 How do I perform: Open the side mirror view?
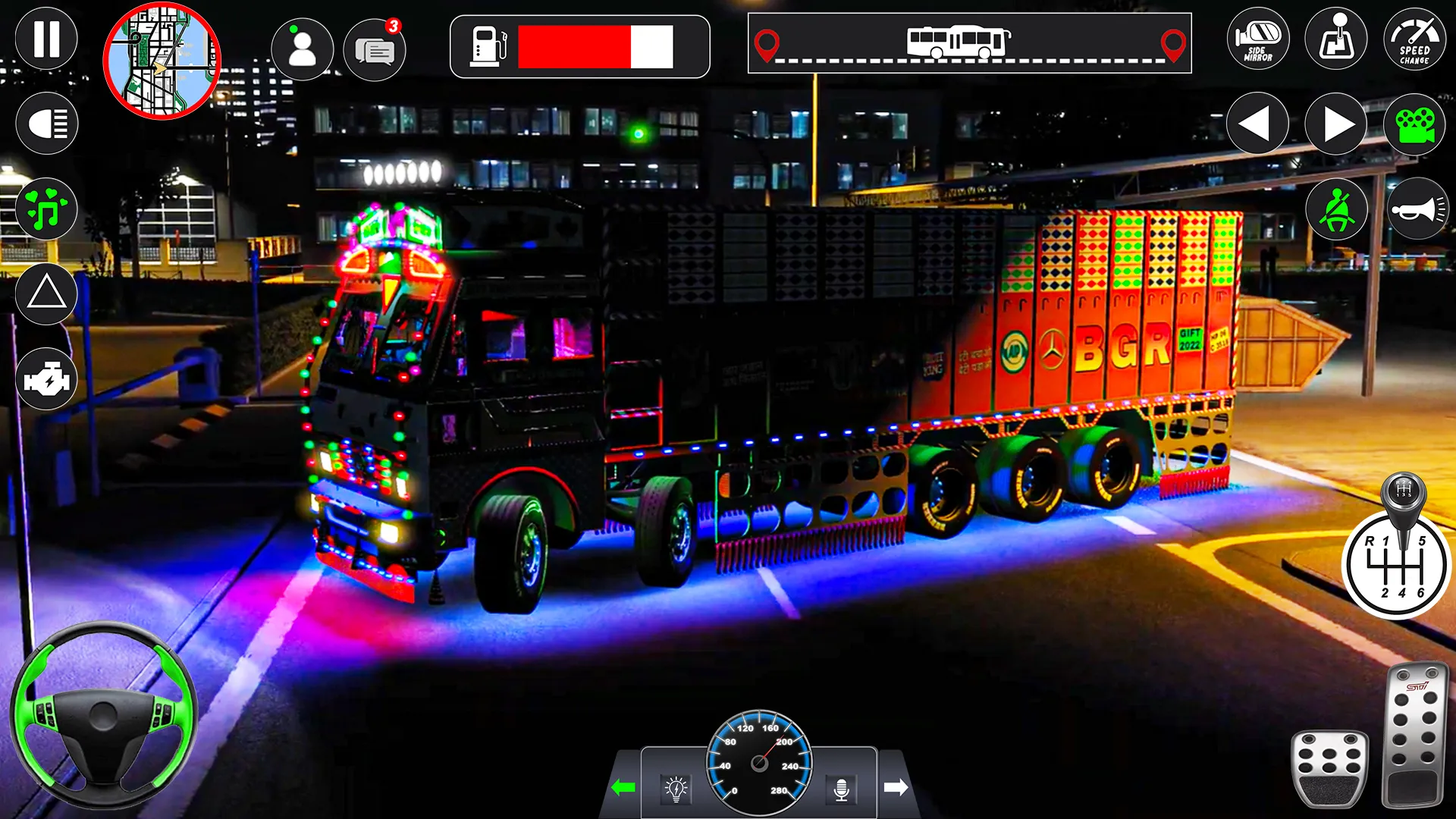point(1257,39)
